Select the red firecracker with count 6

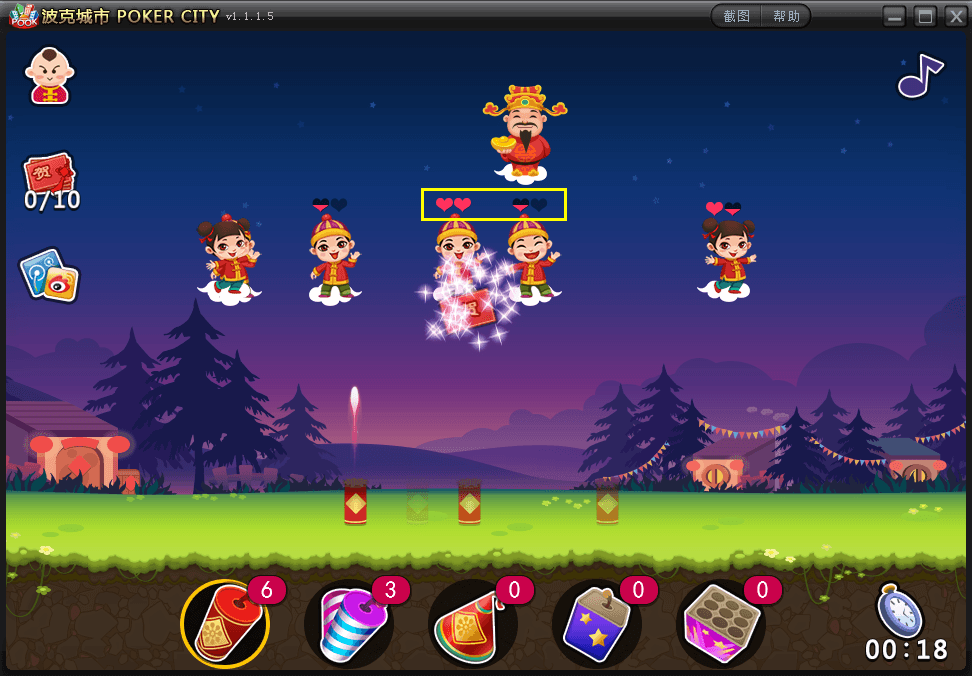(x=224, y=624)
